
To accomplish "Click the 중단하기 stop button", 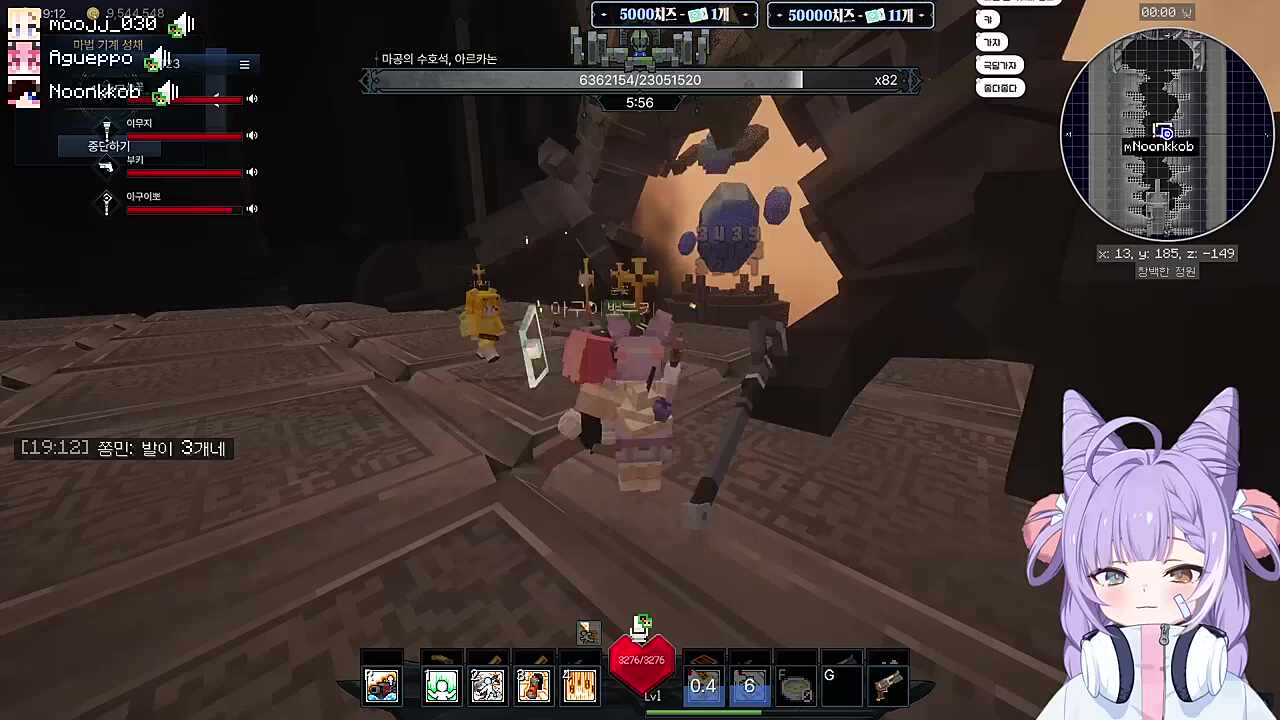I will [109, 146].
